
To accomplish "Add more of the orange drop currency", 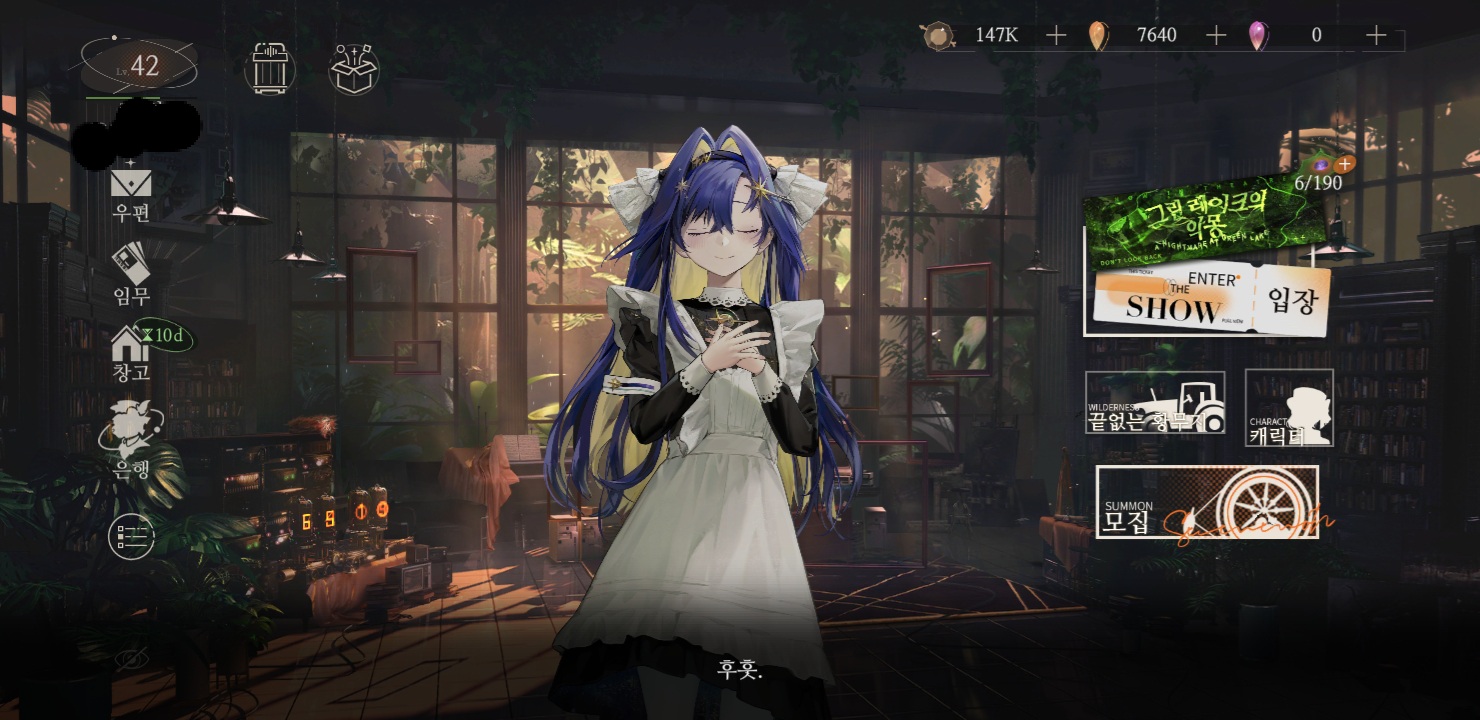I will 1216,36.
